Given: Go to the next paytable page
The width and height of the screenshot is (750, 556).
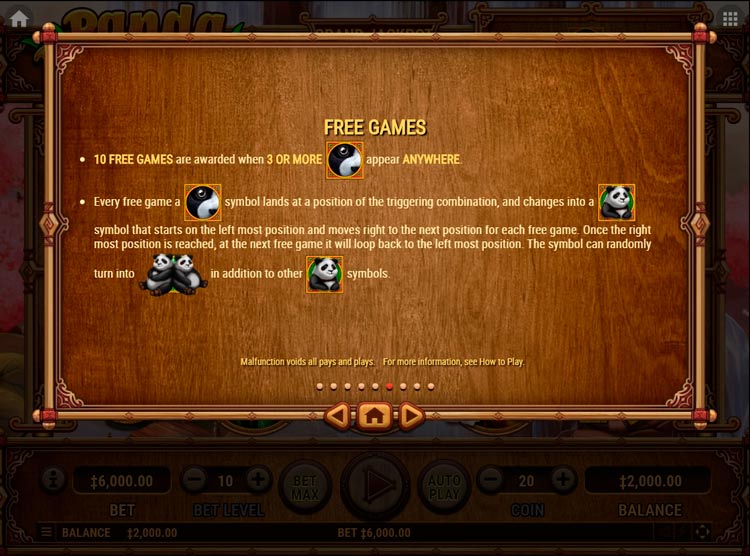Looking at the screenshot, I should click(x=411, y=414).
